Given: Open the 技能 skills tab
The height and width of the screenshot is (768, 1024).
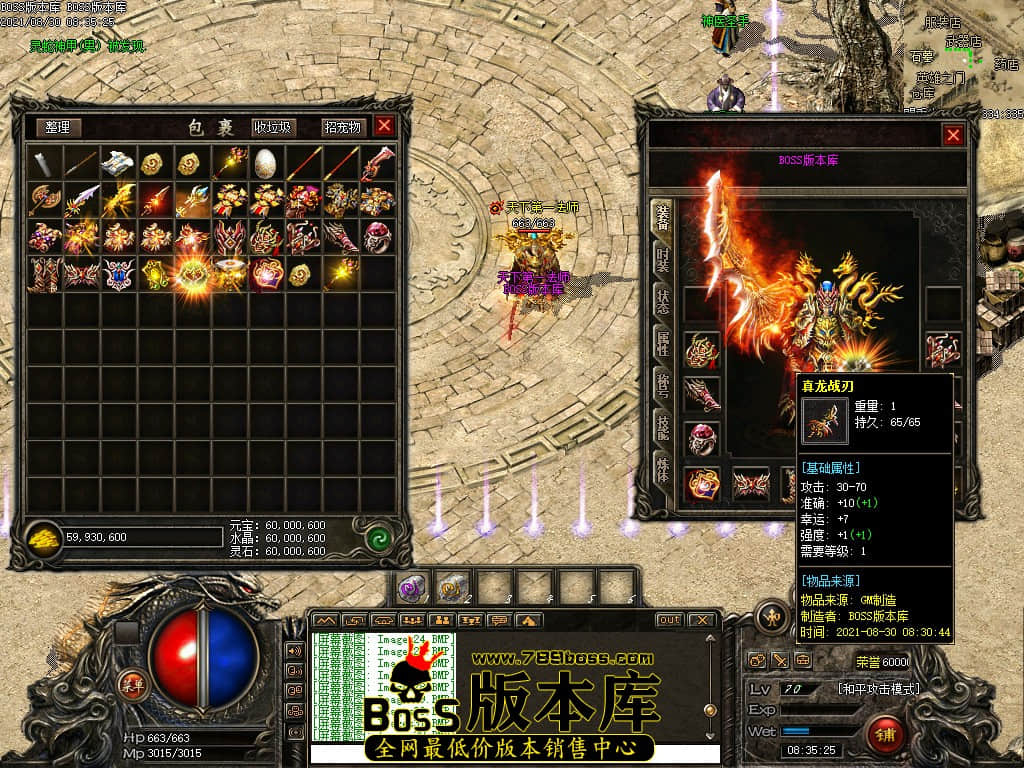Looking at the screenshot, I should point(662,428).
